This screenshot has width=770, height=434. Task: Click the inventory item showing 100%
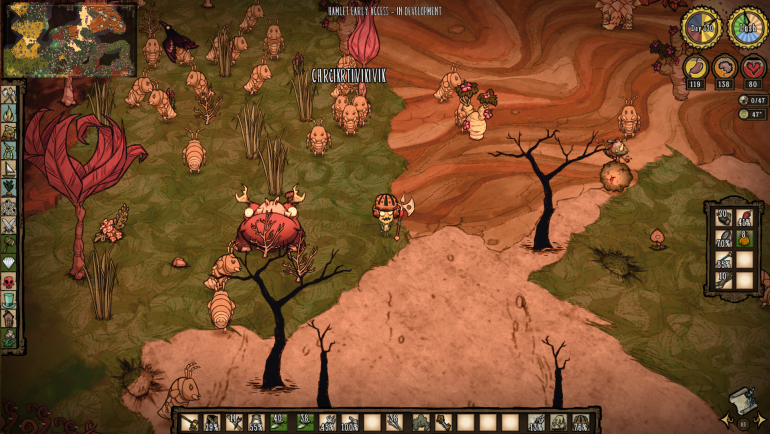coord(350,423)
